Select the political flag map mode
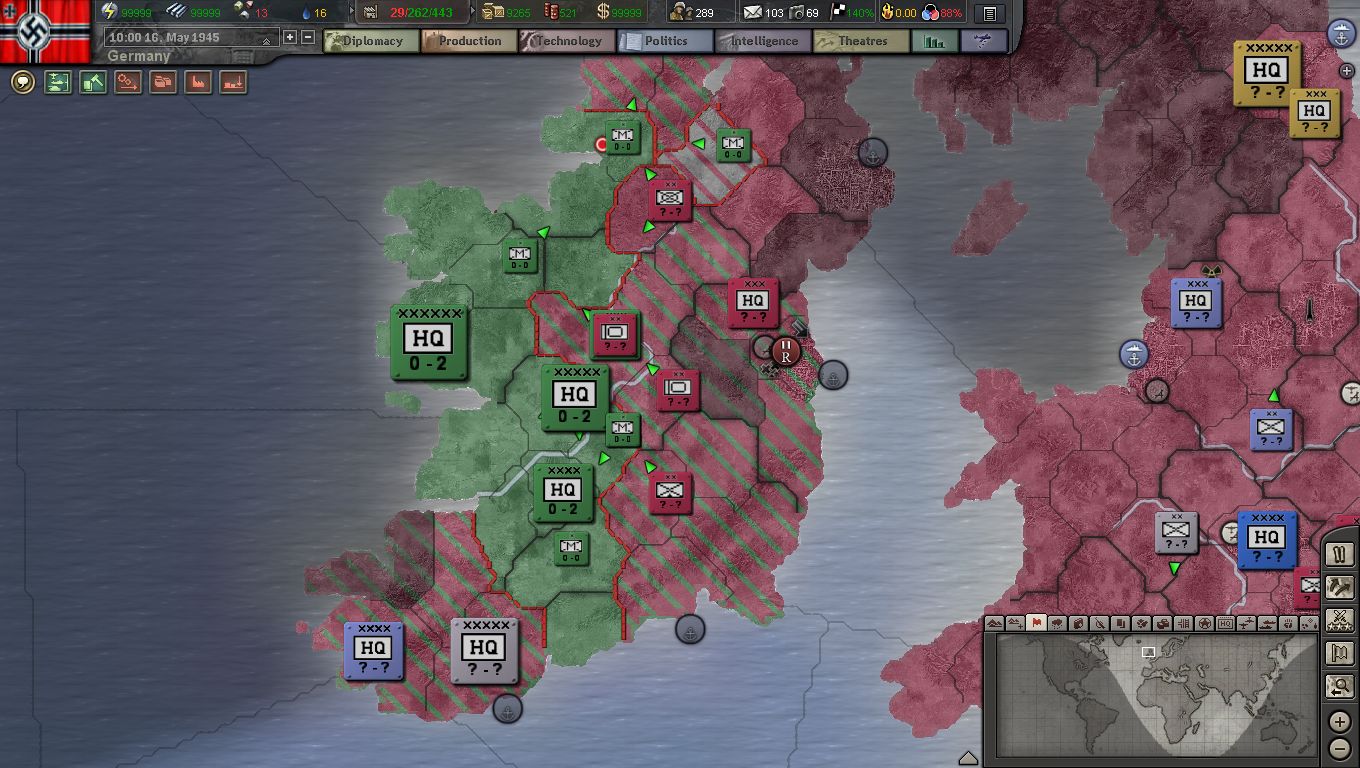Viewport: 1360px width, 768px height. 1036,623
